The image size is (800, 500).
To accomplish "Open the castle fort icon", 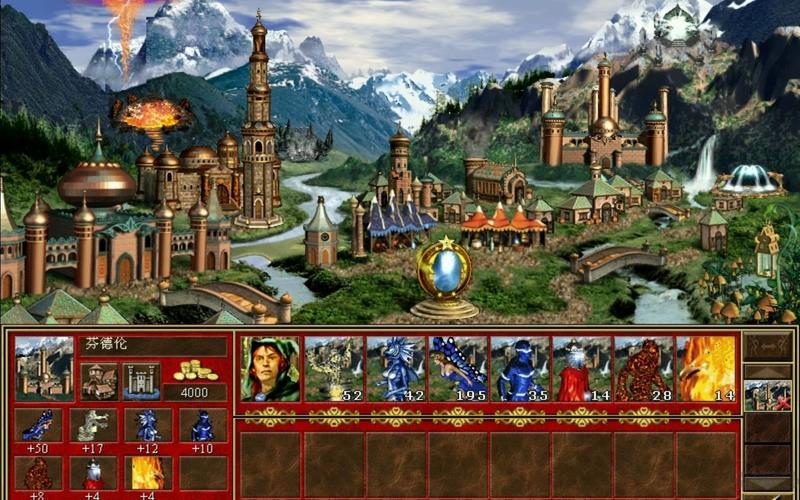I will pyautogui.click(x=141, y=381).
